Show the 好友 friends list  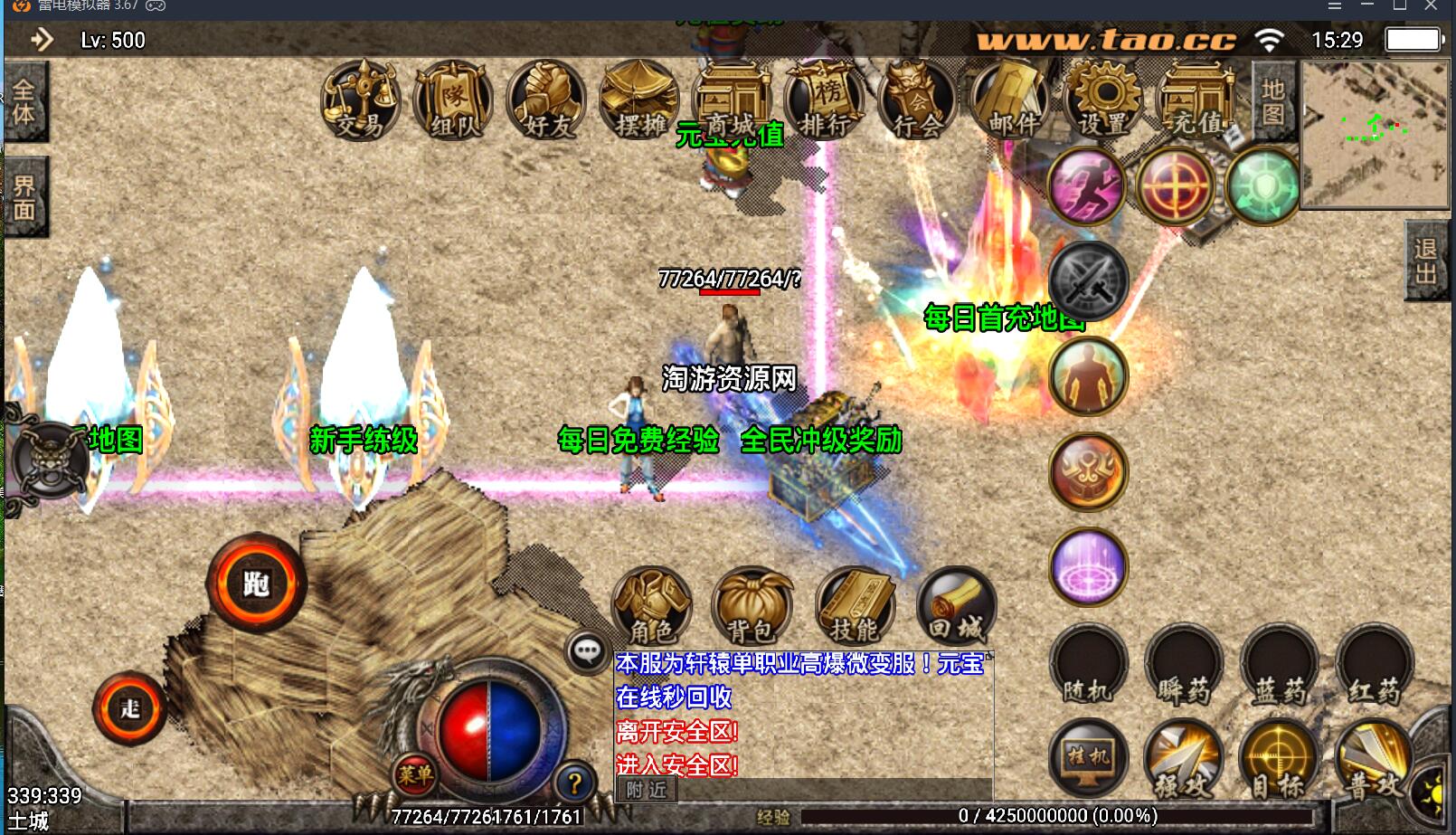[x=546, y=100]
